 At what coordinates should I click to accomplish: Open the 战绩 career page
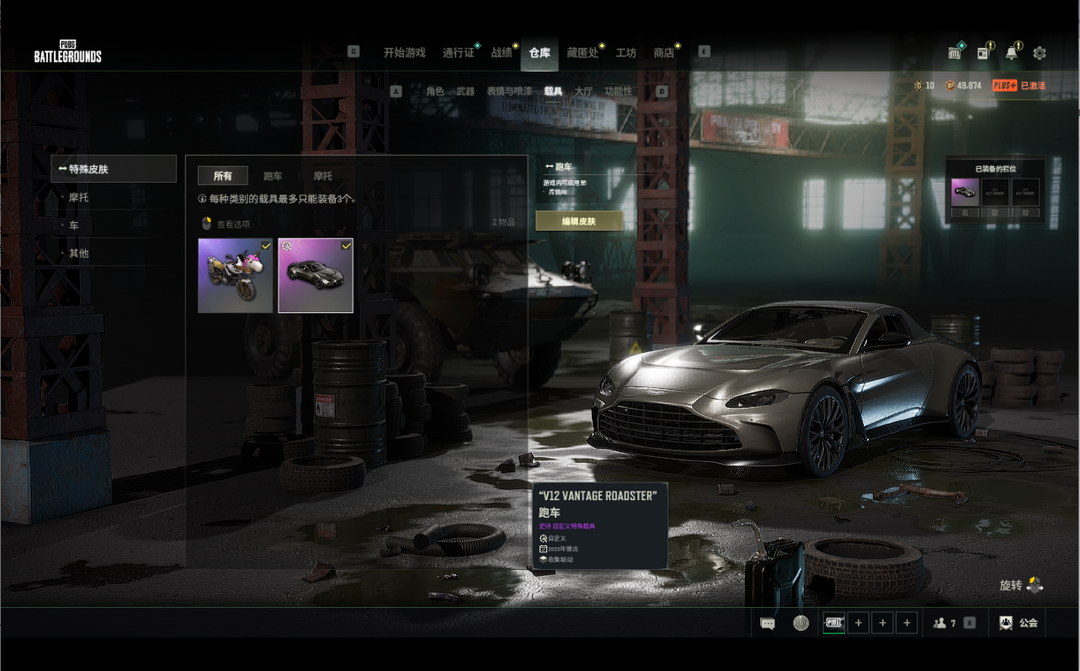tap(501, 53)
